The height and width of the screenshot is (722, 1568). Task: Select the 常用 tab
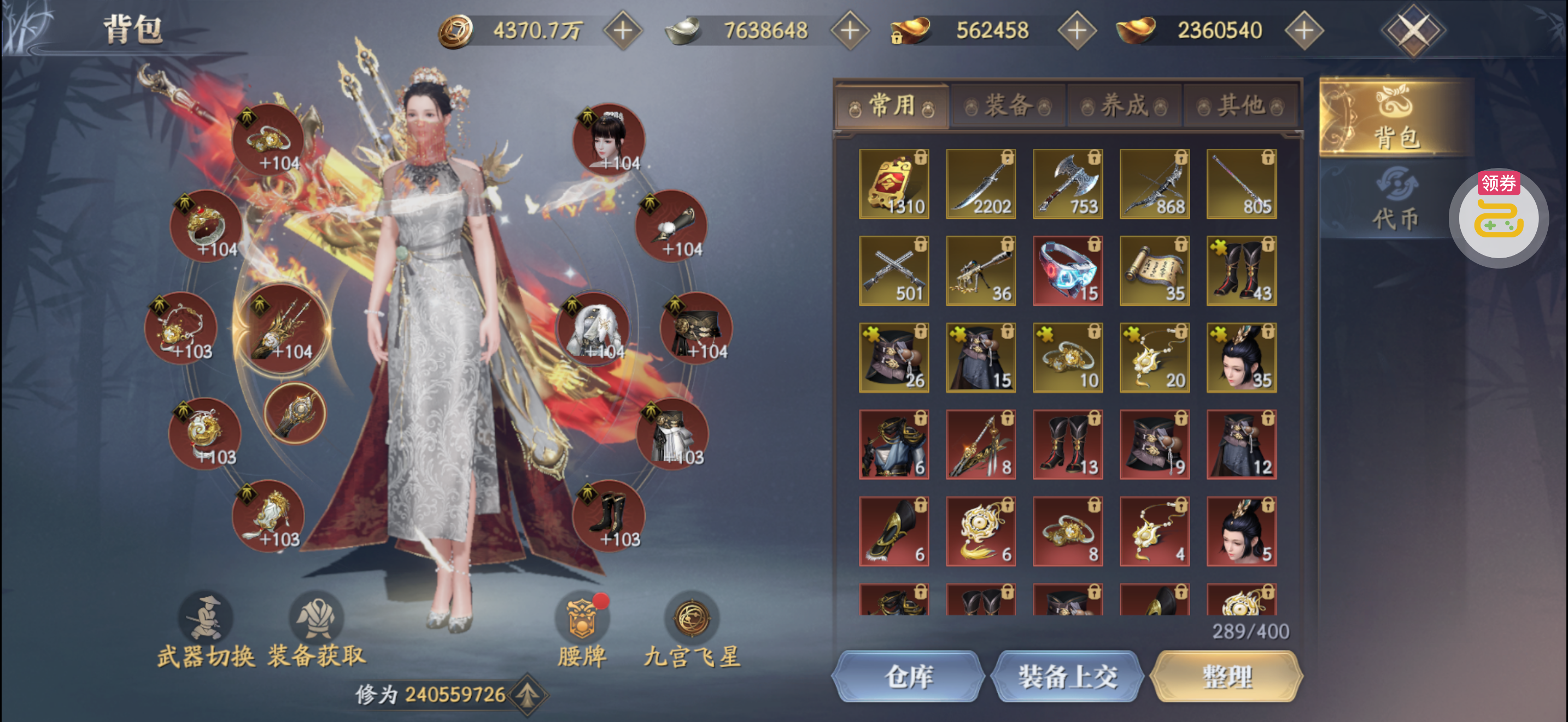(x=892, y=106)
